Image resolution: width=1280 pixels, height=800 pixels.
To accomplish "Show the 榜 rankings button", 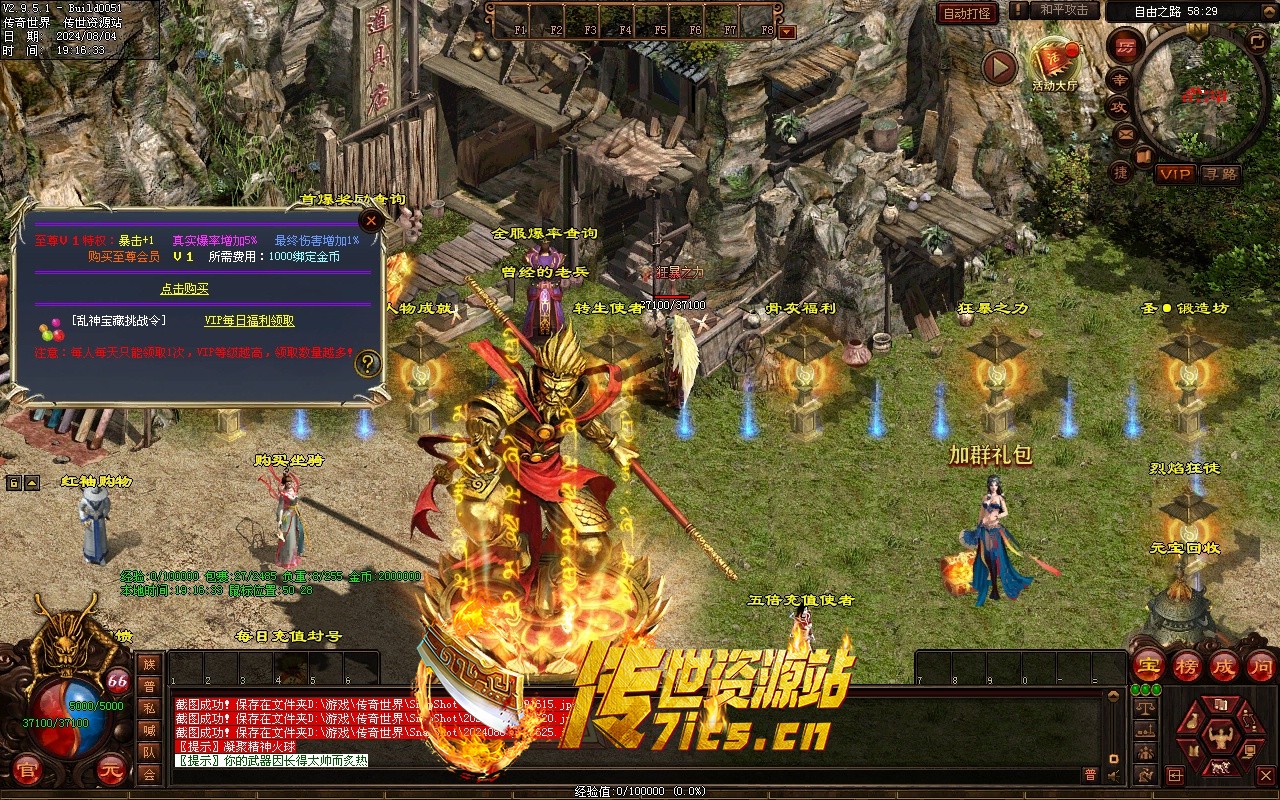I will click(x=1187, y=665).
